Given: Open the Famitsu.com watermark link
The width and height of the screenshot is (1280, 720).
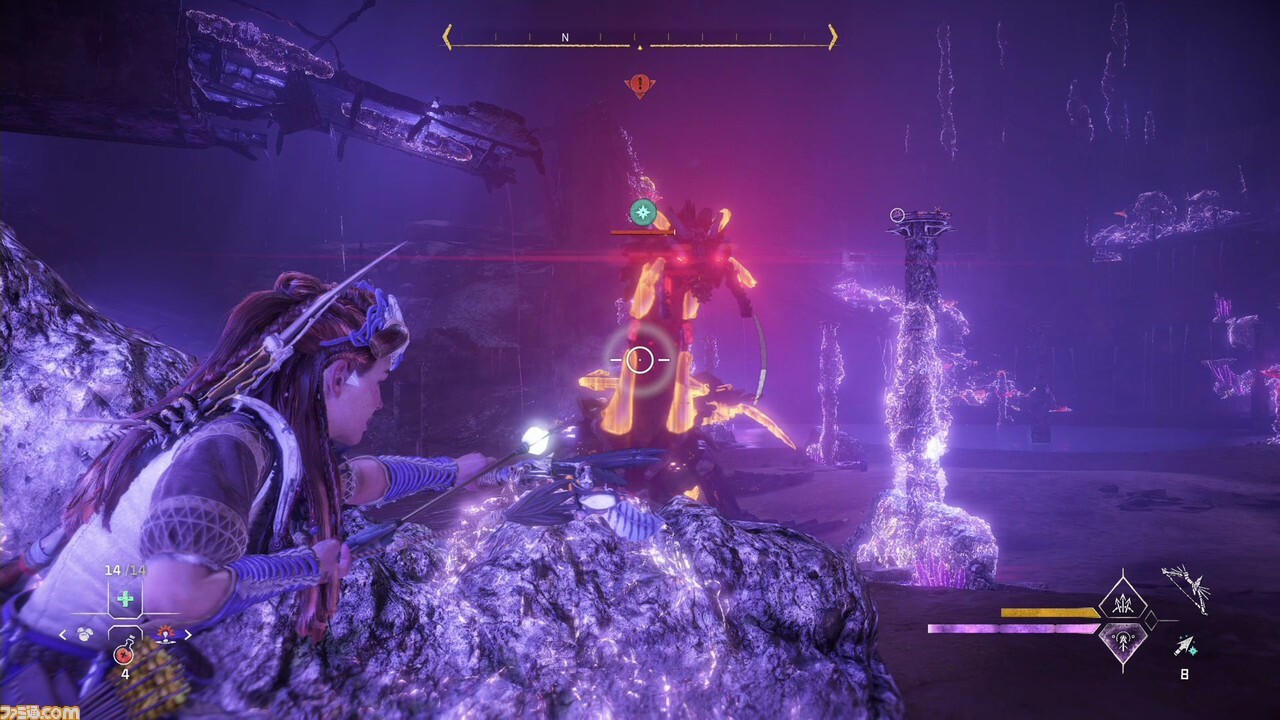Looking at the screenshot, I should (40, 711).
